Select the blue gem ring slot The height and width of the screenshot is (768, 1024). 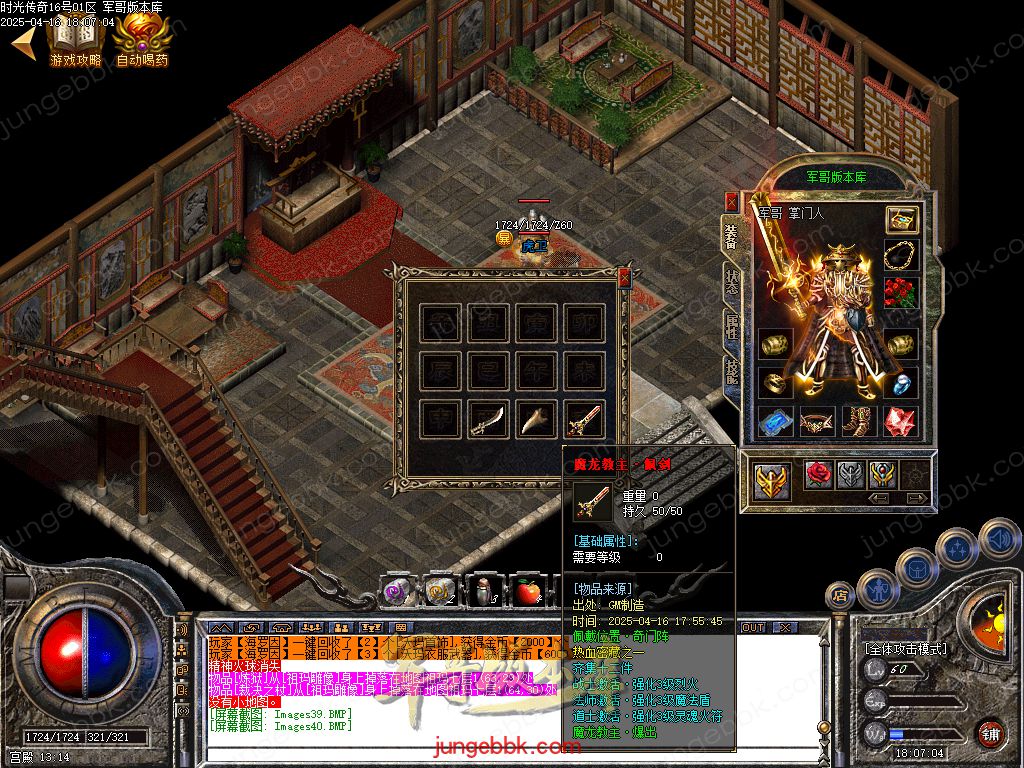pyautogui.click(x=901, y=382)
